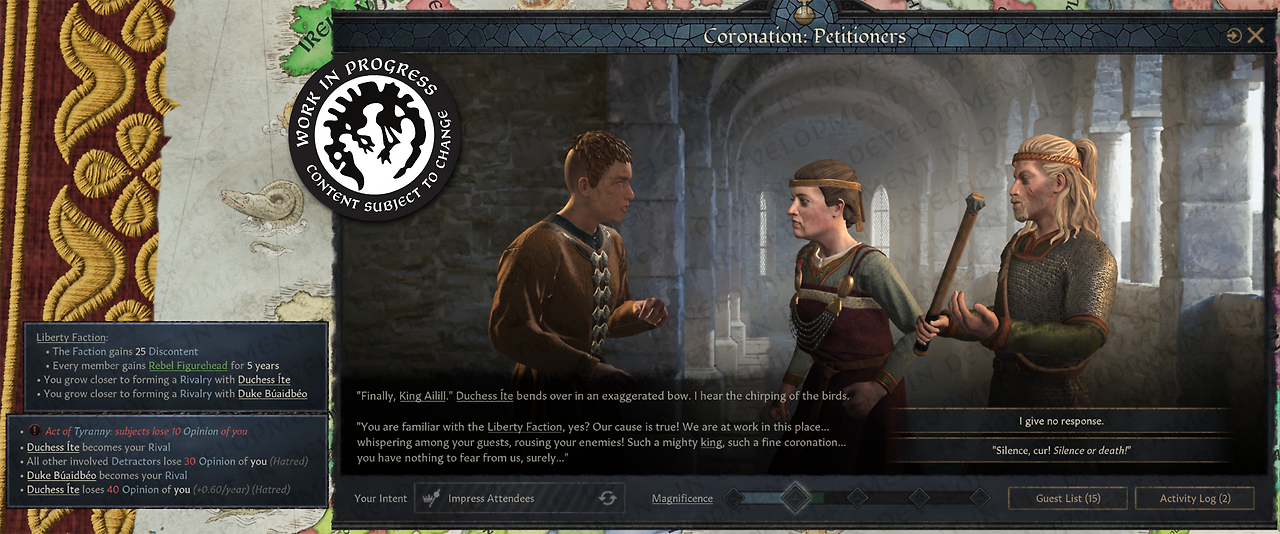Click the arrow-in-circle icon in the title bar
This screenshot has width=1280, height=534.
click(1234, 36)
